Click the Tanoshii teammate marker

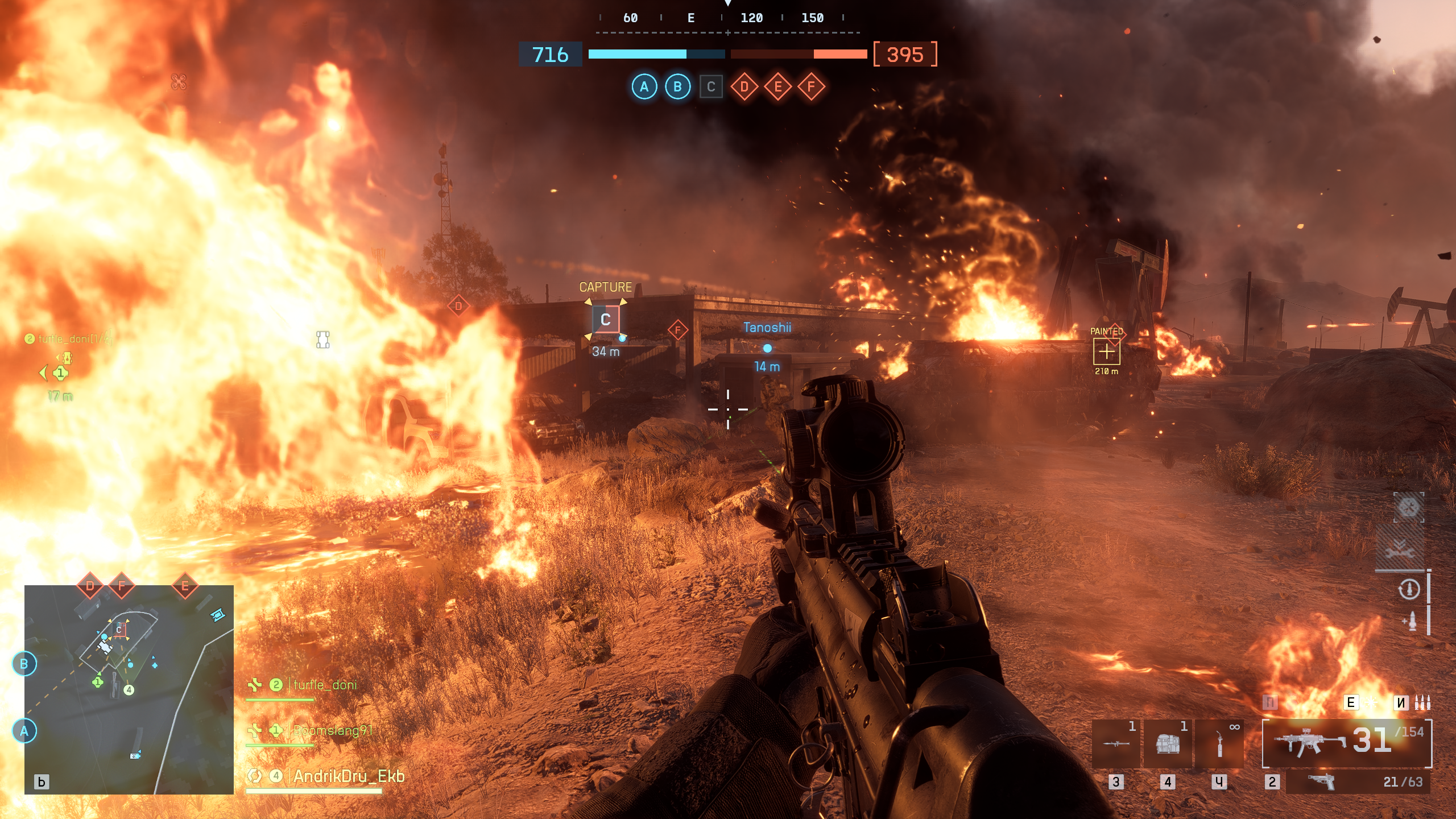click(767, 348)
